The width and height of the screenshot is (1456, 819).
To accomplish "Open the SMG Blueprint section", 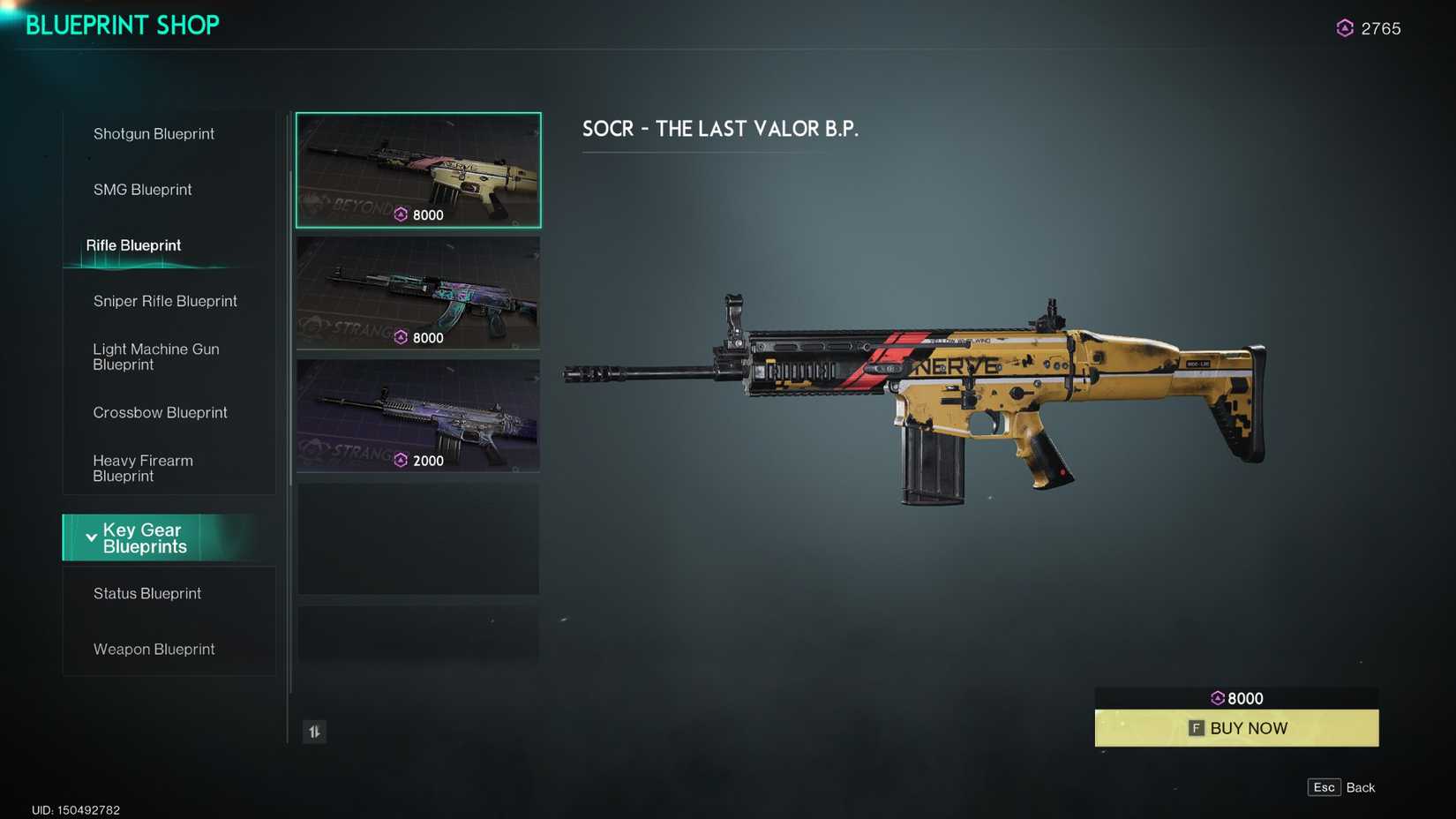I will [x=142, y=189].
